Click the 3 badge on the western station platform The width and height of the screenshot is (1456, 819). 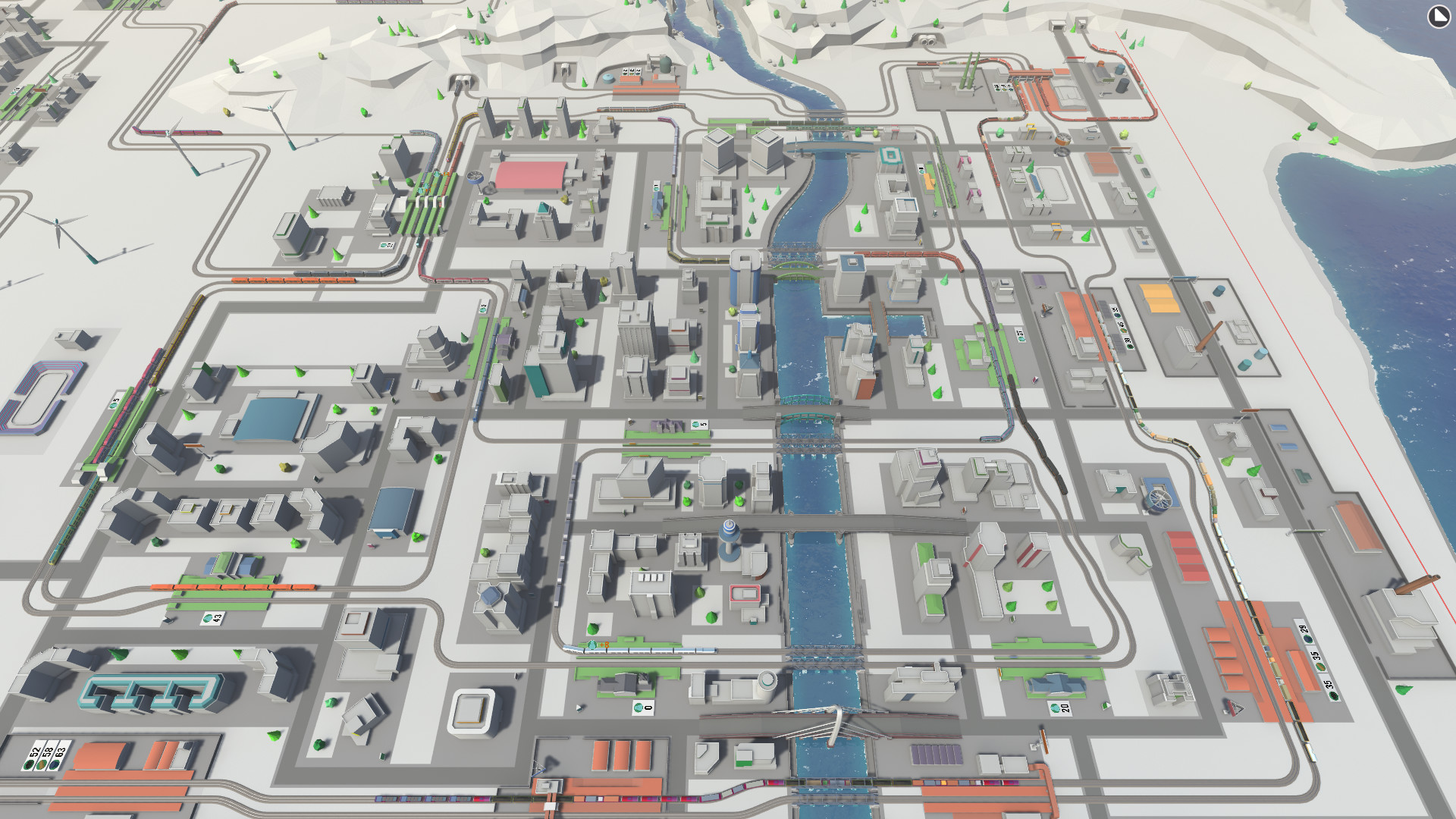click(x=483, y=306)
